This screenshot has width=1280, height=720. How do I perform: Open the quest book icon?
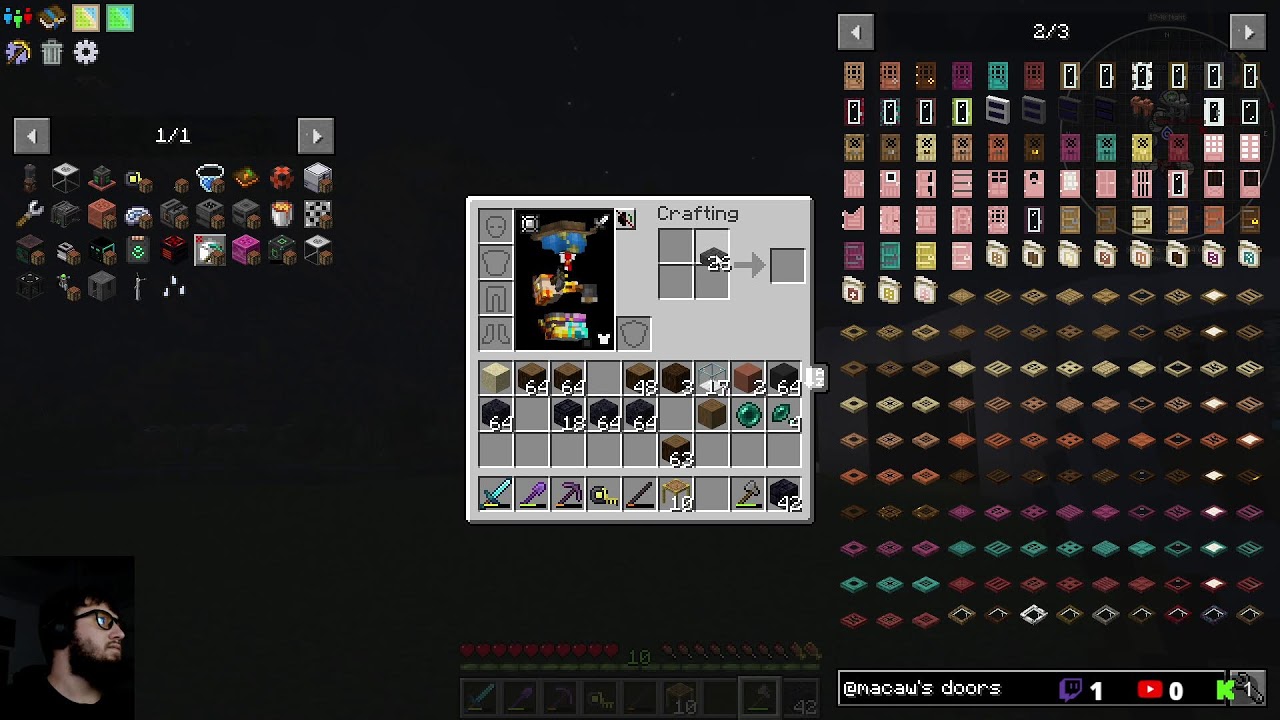52,17
